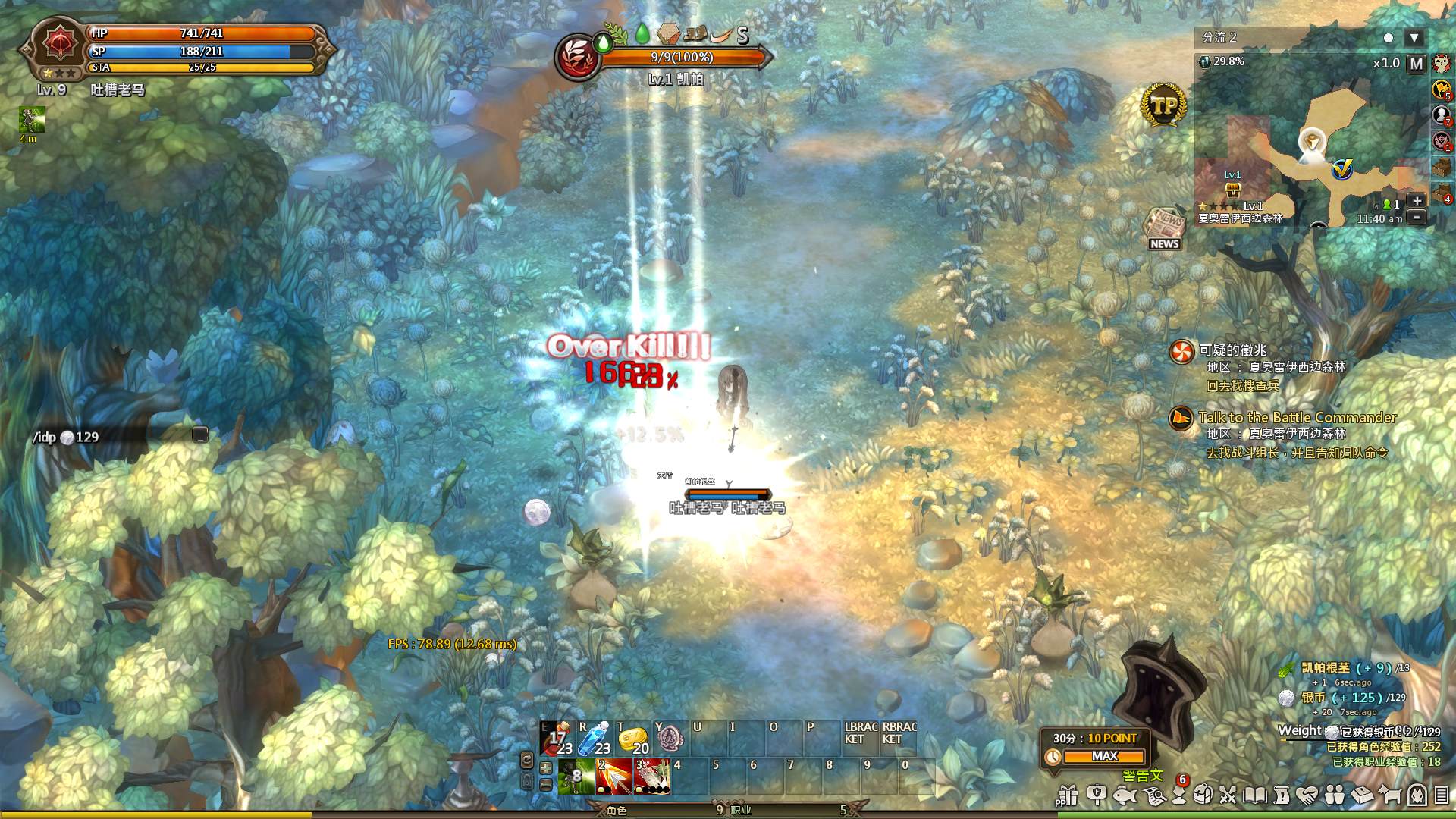Use the gold stamina pill in slot T
The image size is (1456, 819).
[x=632, y=739]
